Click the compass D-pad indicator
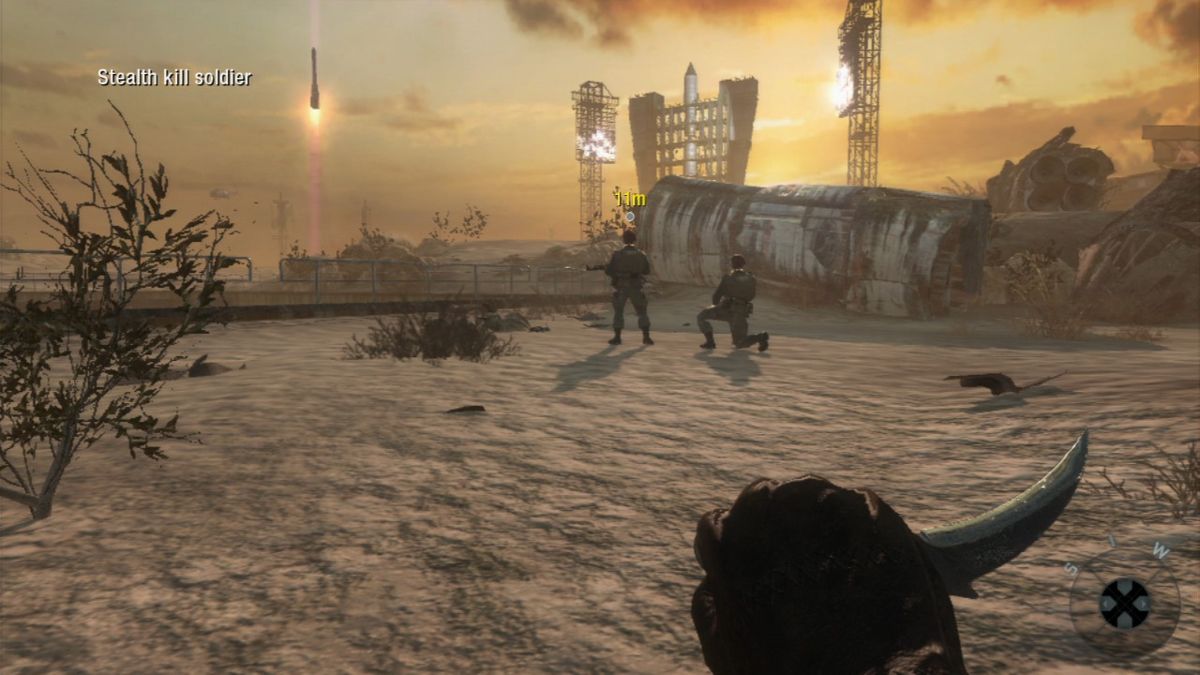The width and height of the screenshot is (1200, 675). pos(1125,603)
